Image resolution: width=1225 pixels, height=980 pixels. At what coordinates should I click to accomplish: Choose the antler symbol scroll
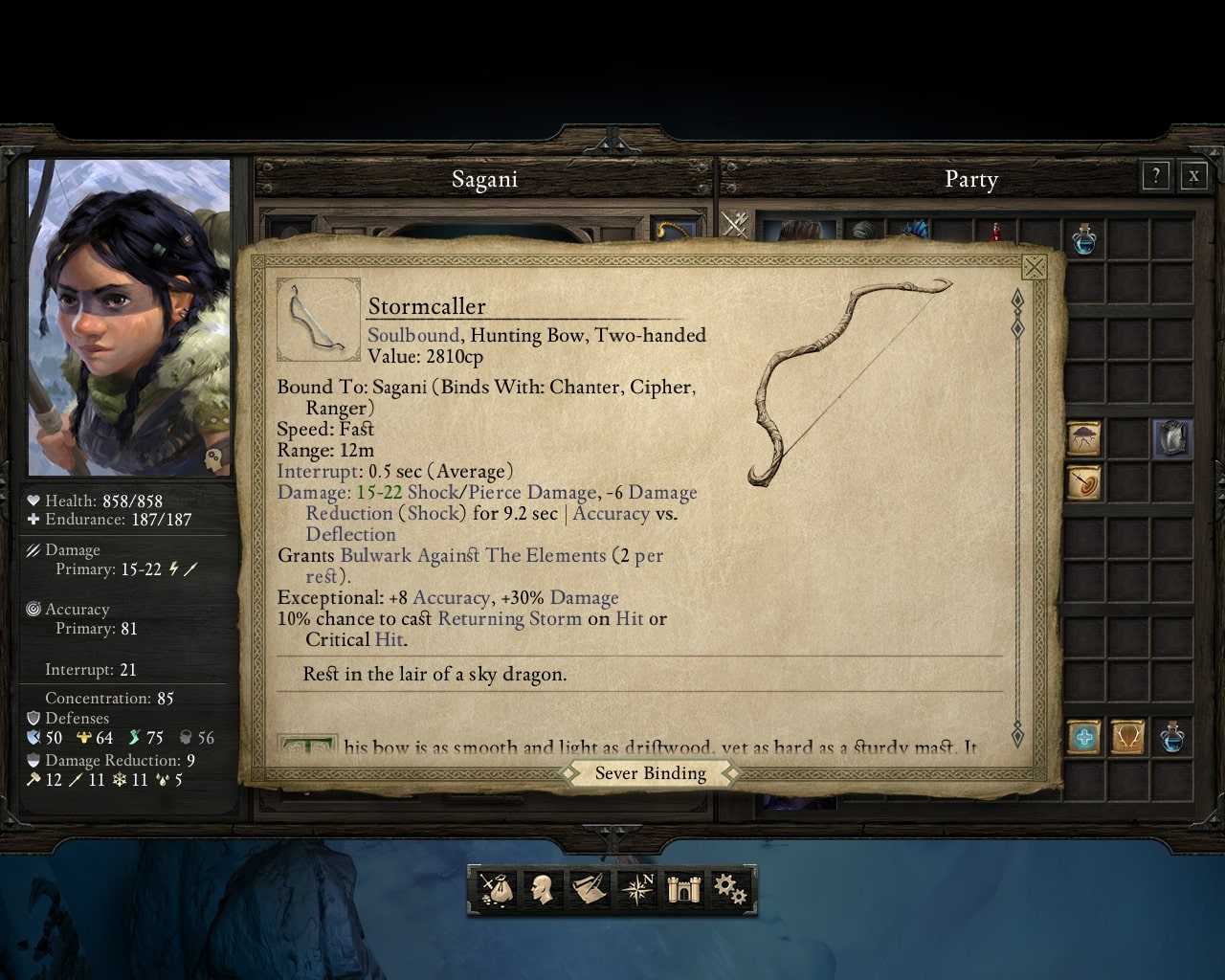click(x=1127, y=737)
